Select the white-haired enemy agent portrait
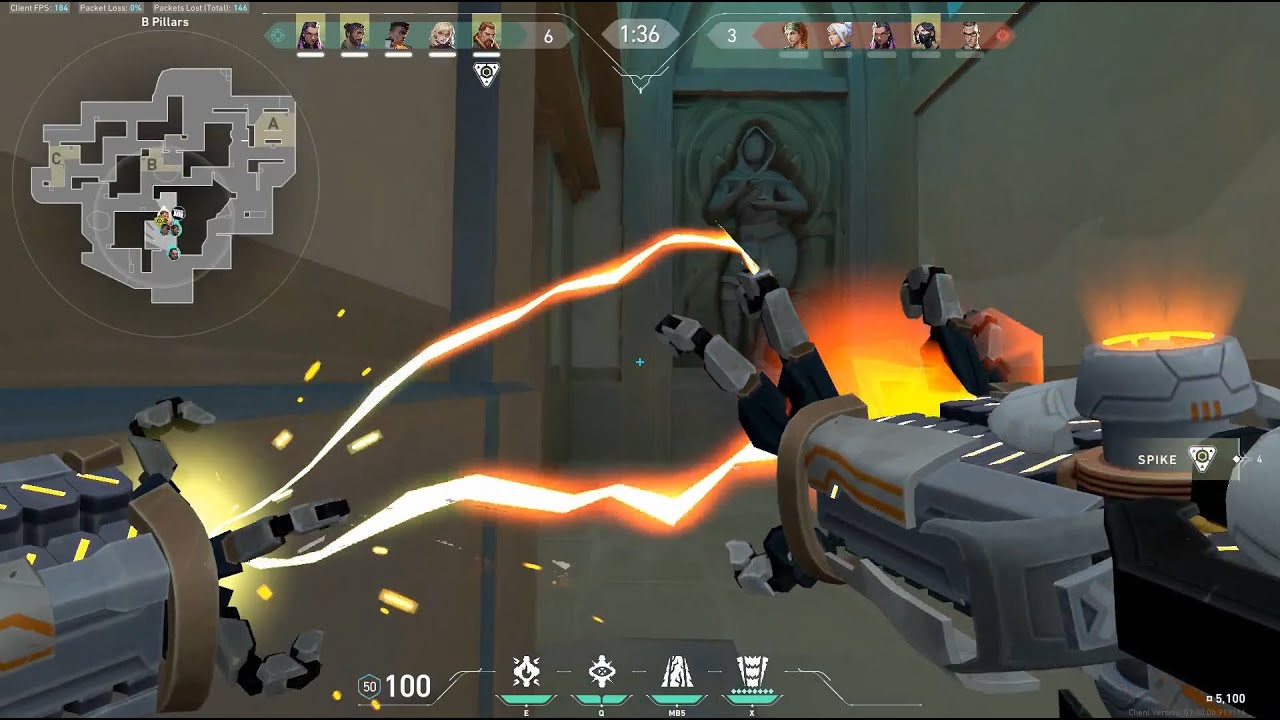 pos(838,35)
